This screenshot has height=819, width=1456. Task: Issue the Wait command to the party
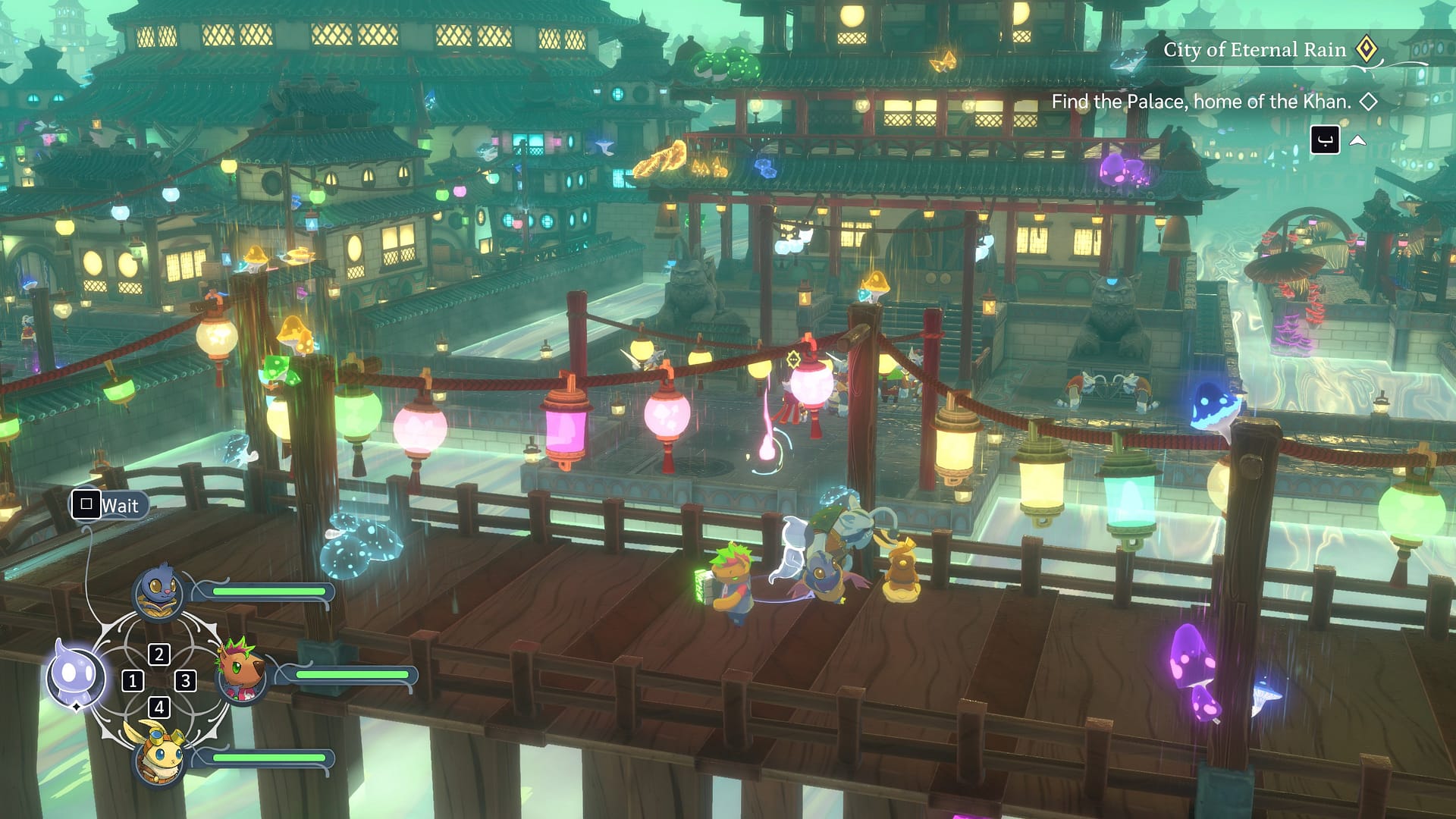point(107,505)
